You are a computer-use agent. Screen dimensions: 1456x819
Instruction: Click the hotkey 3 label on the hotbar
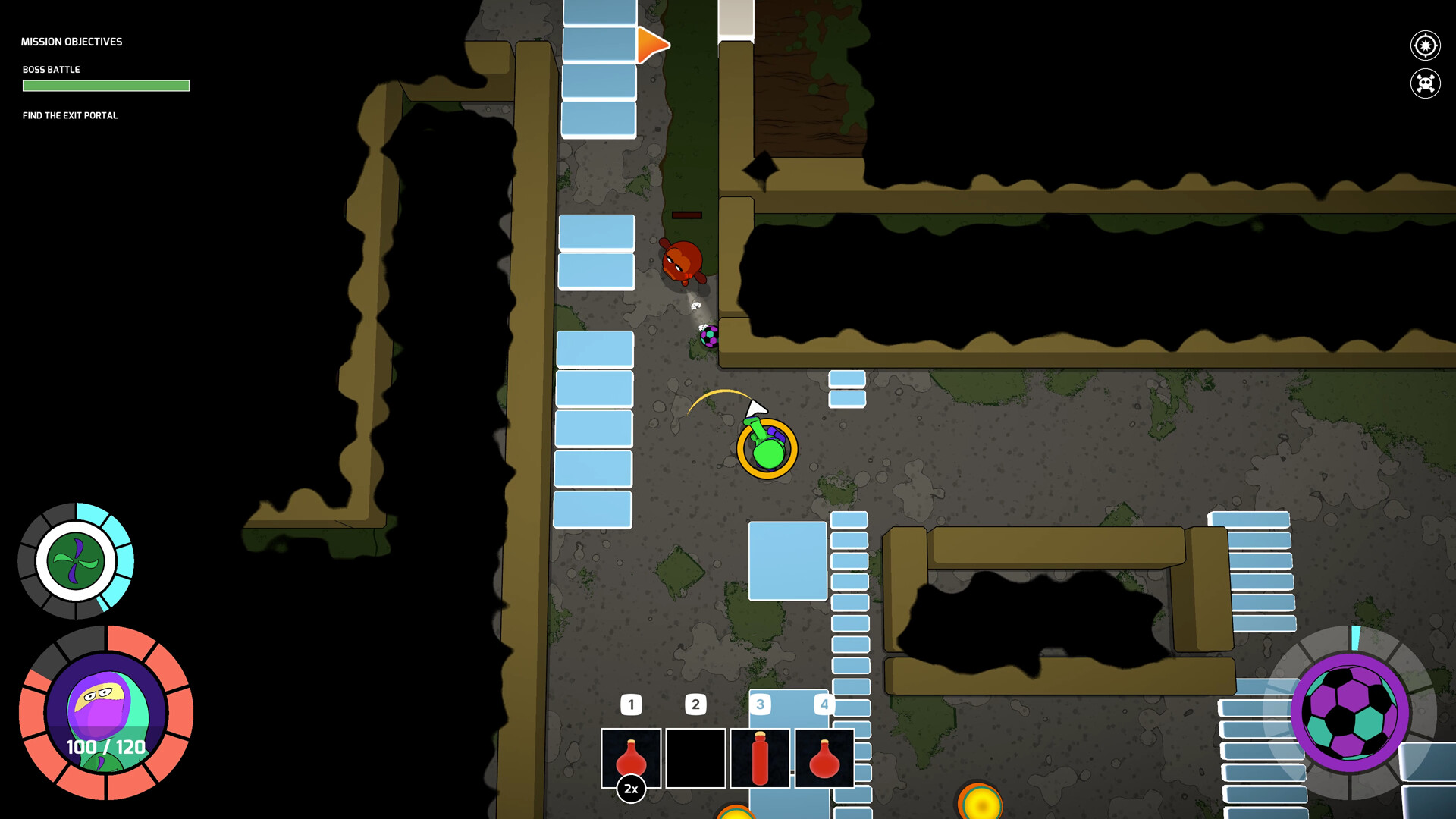tap(760, 704)
